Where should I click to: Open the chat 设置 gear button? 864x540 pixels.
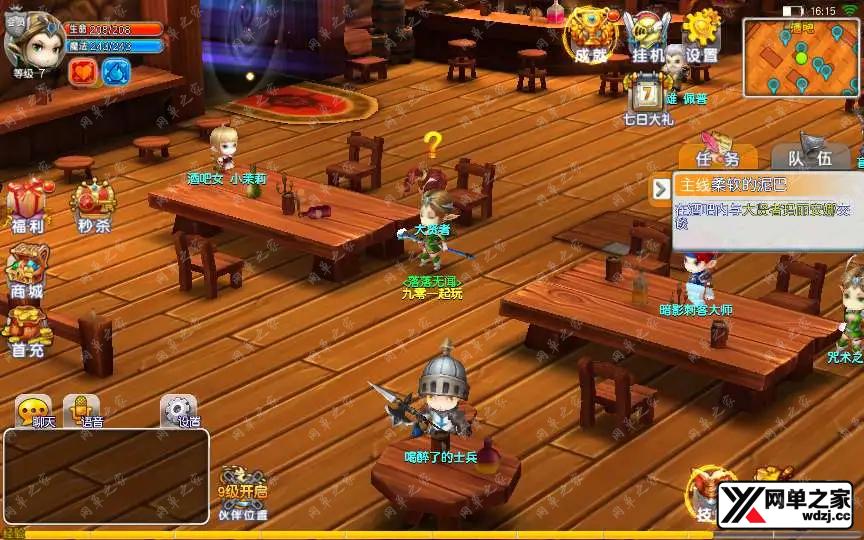click(x=179, y=411)
